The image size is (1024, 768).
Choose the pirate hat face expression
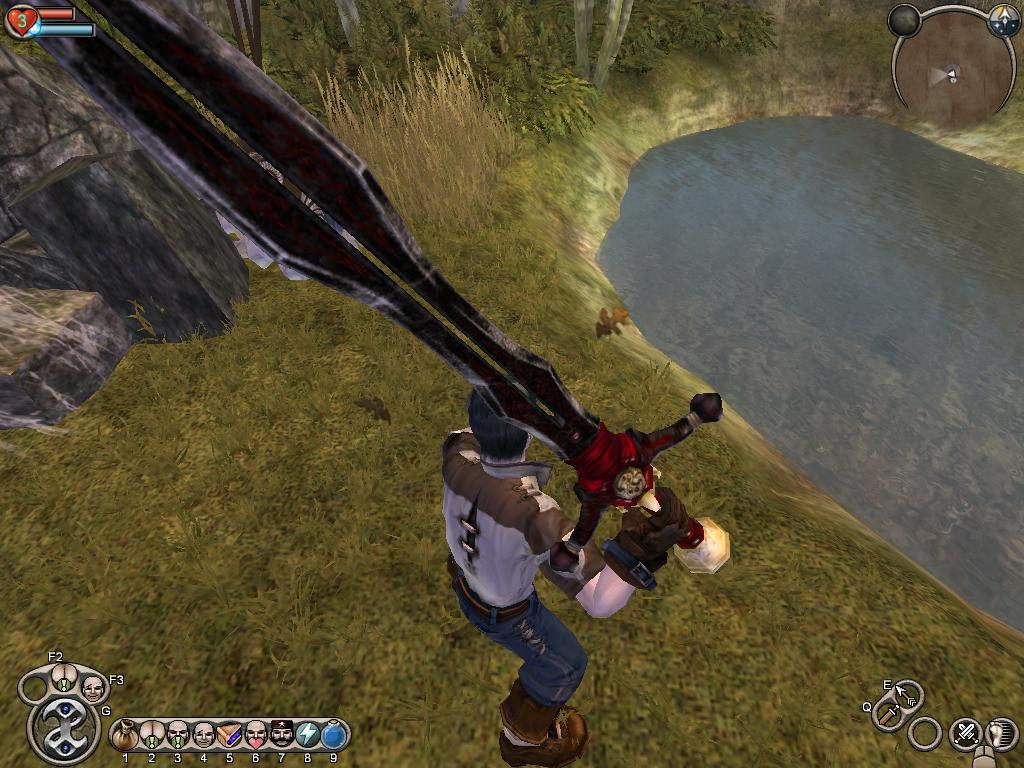pos(281,735)
